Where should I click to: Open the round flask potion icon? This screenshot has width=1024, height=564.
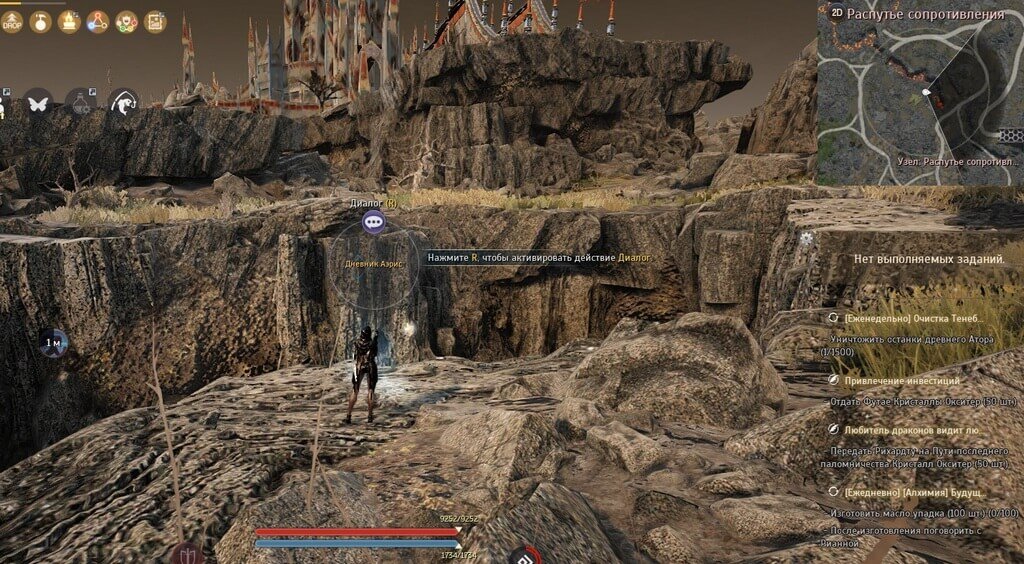pyautogui.click(x=41, y=21)
